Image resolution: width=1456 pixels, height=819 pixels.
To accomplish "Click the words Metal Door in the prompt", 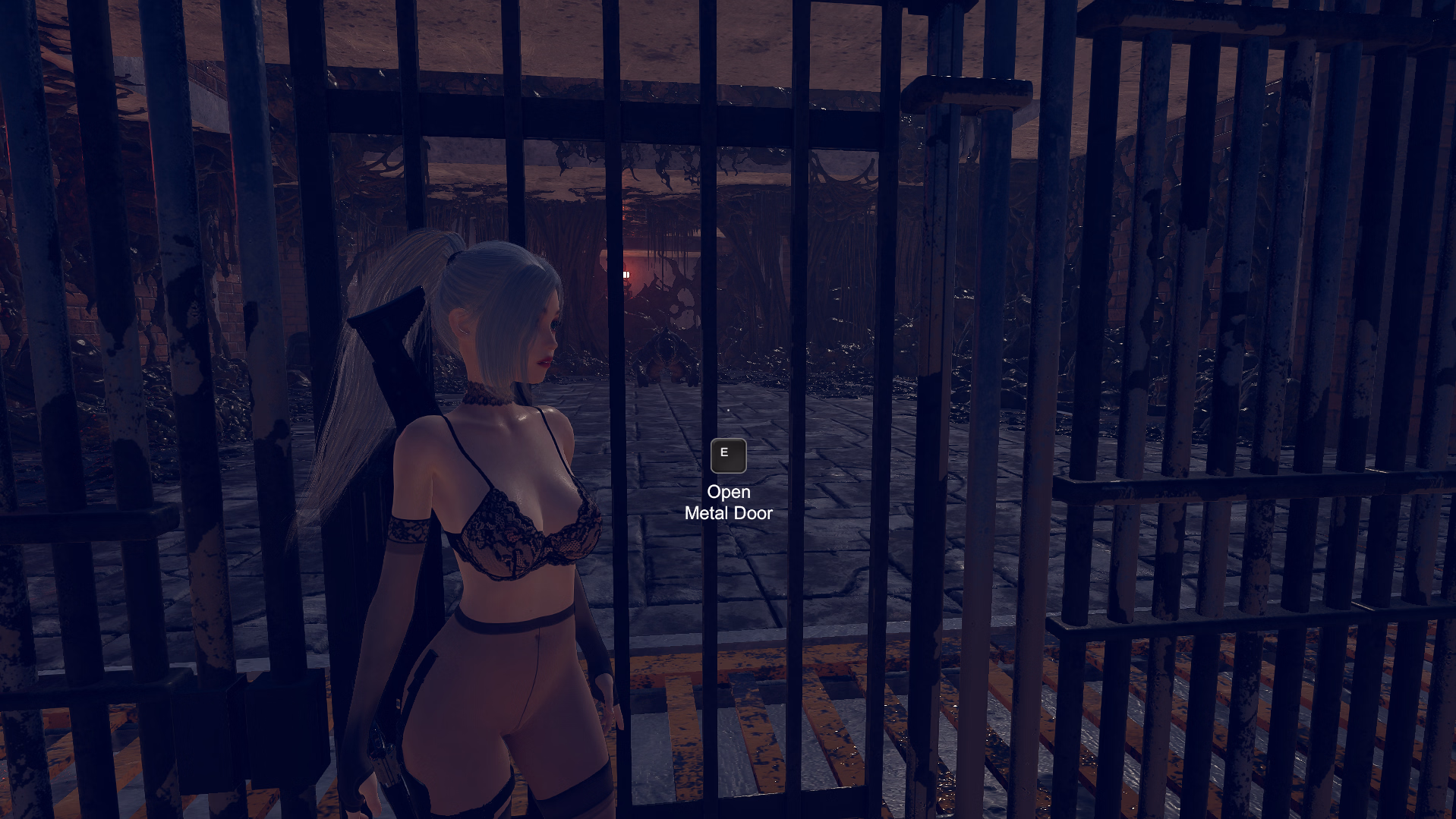I will tap(727, 512).
